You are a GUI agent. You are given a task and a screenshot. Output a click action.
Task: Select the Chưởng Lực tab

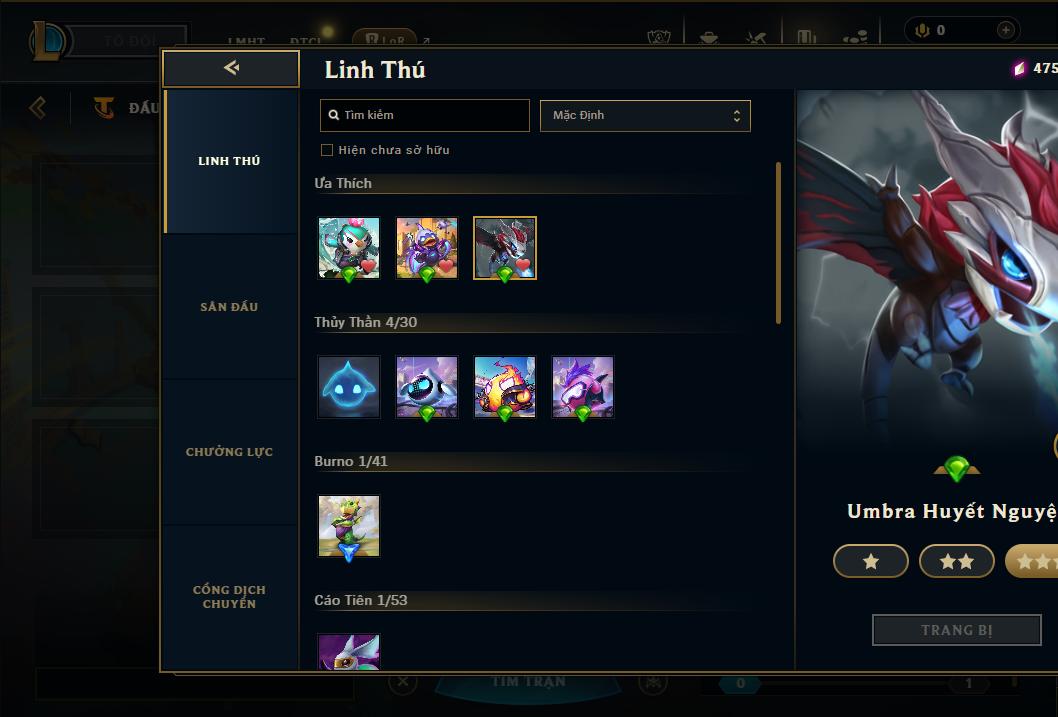point(229,452)
